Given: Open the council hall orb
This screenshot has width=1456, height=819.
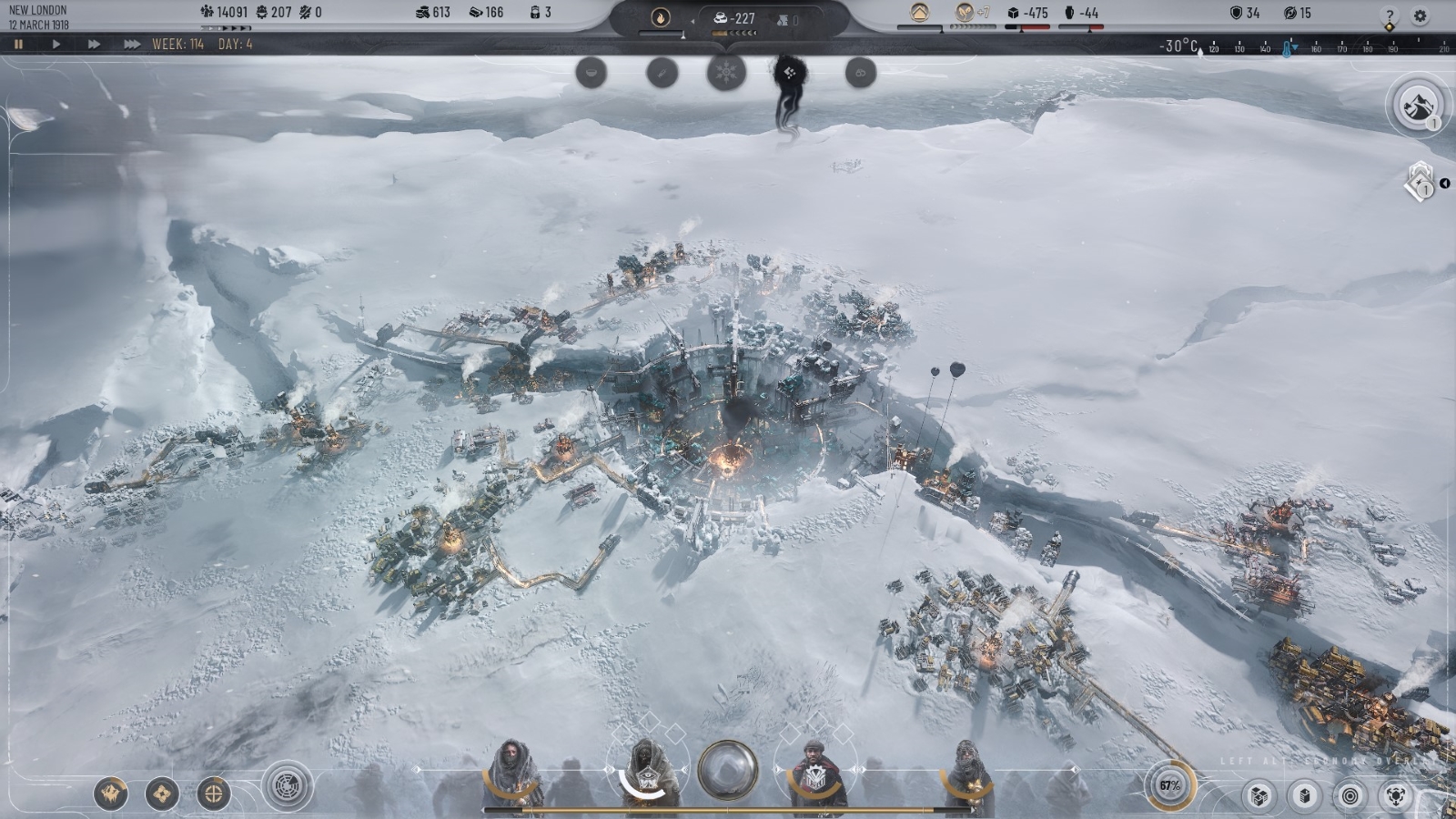Looking at the screenshot, I should (727, 770).
